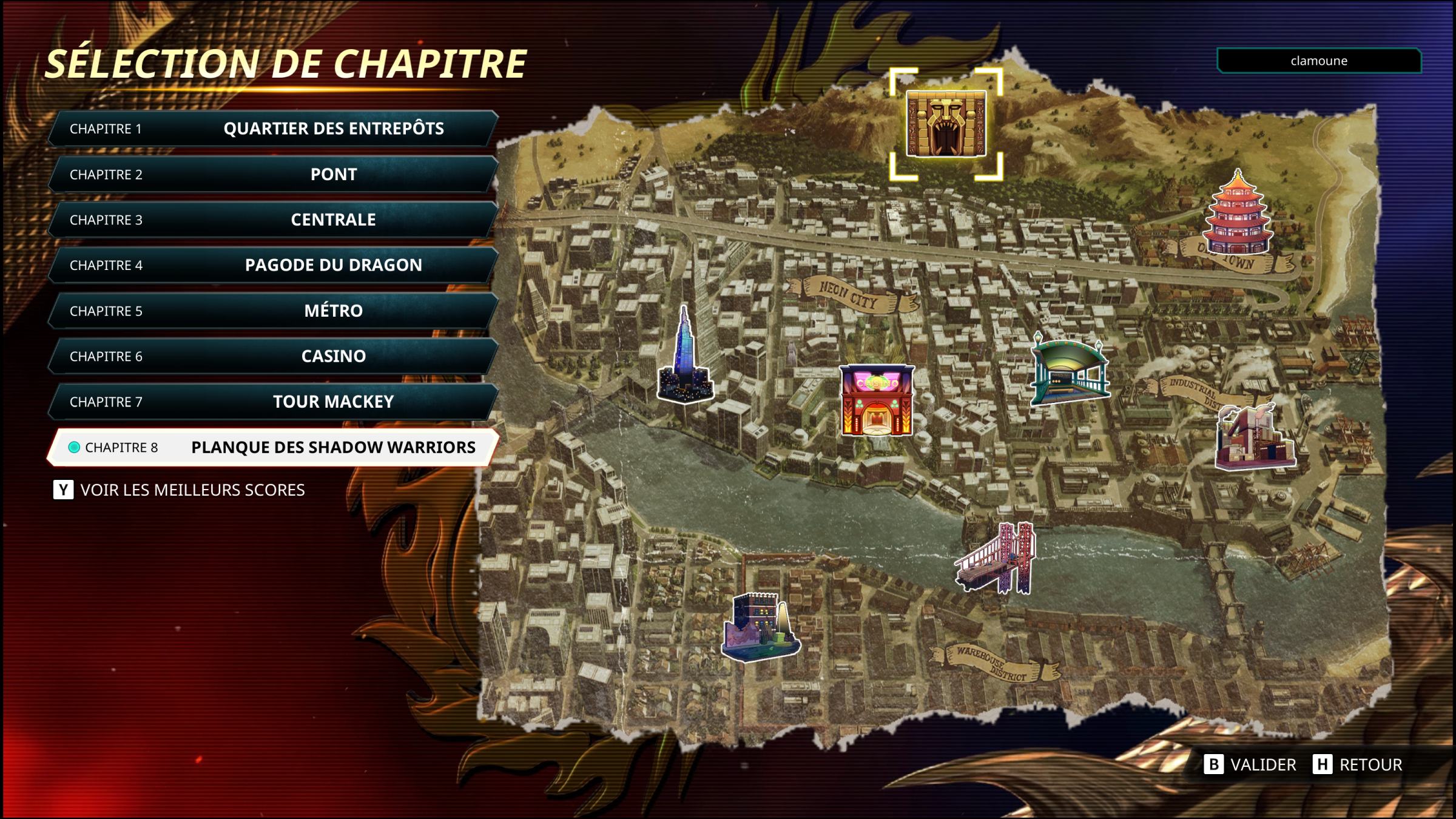Choose the Pont chapter entry

pyautogui.click(x=273, y=174)
